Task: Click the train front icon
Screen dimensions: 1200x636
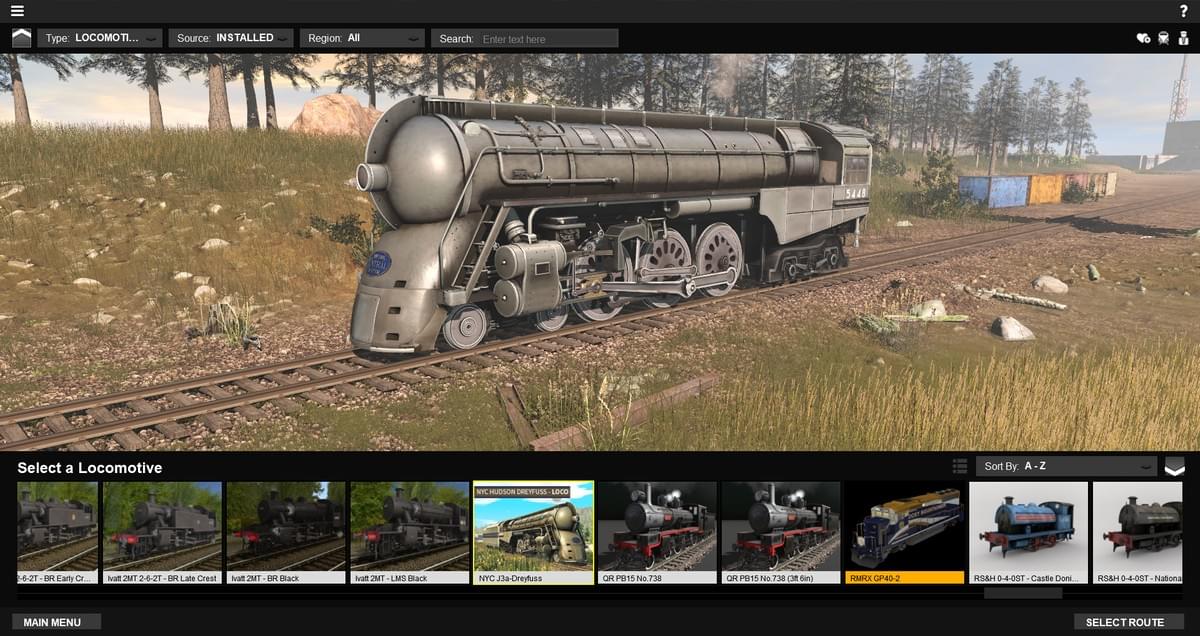Action: tap(1164, 38)
